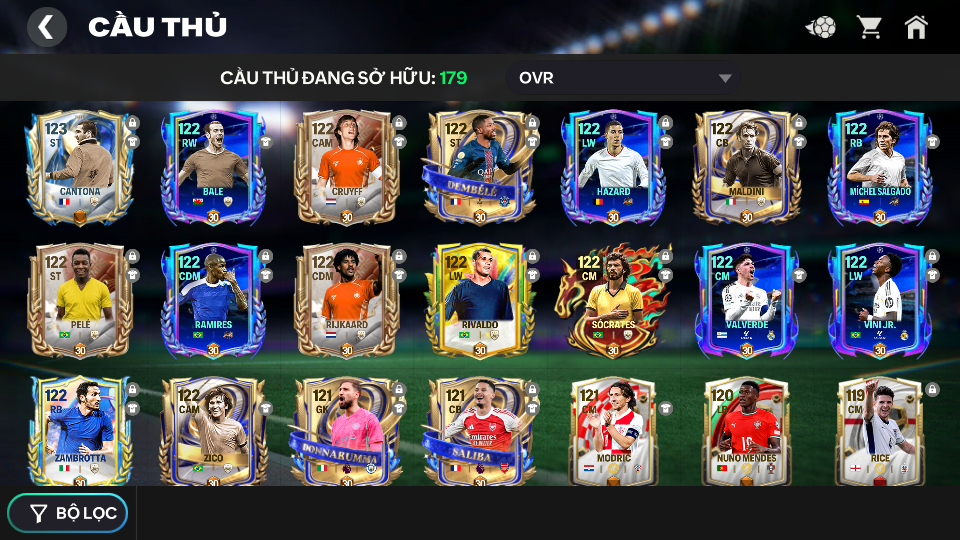The image size is (960, 540).
Task: Open the shopping cart store
Action: 869,27
